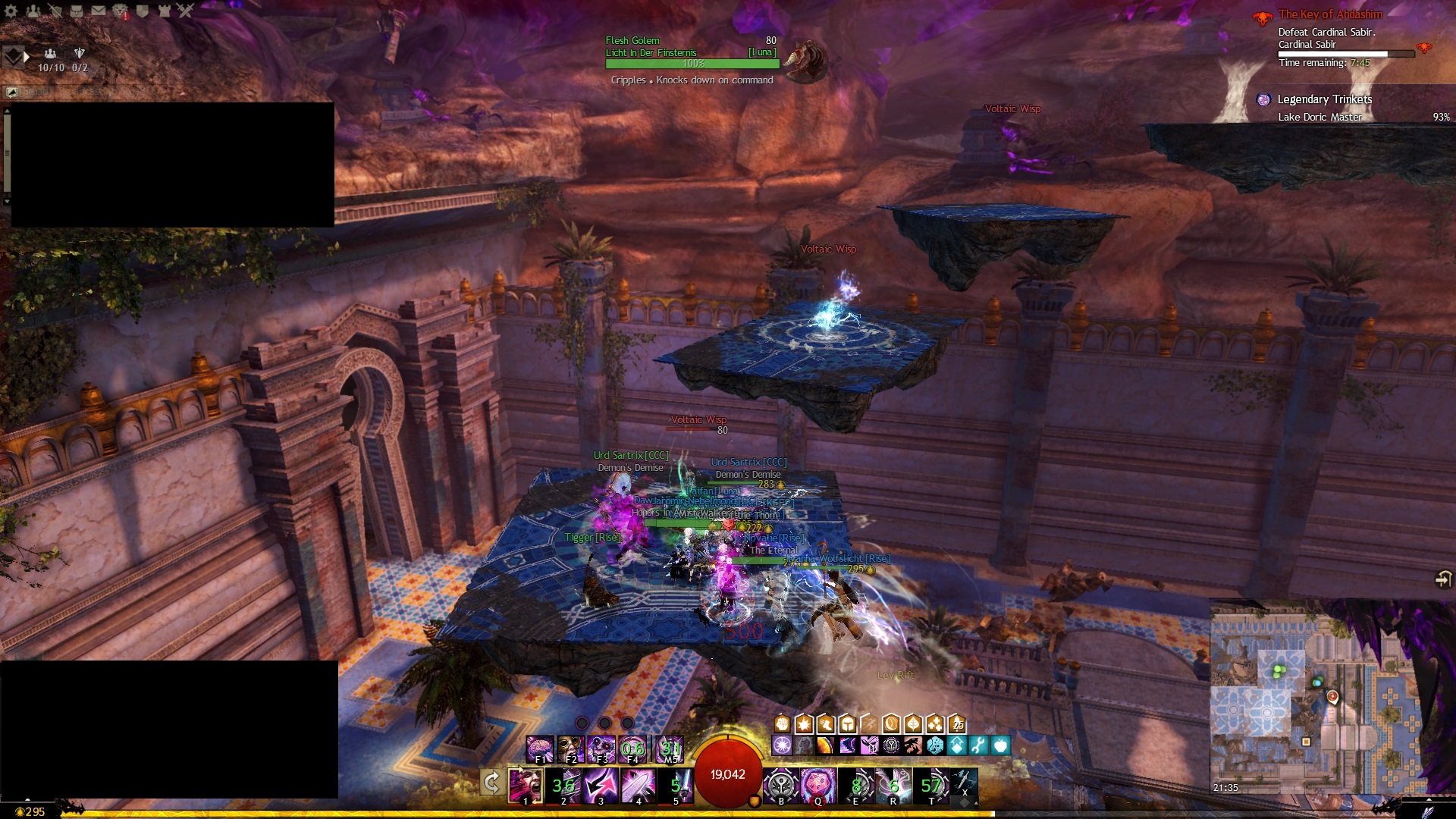Select The Key of Ahdashim objective

1330,14
